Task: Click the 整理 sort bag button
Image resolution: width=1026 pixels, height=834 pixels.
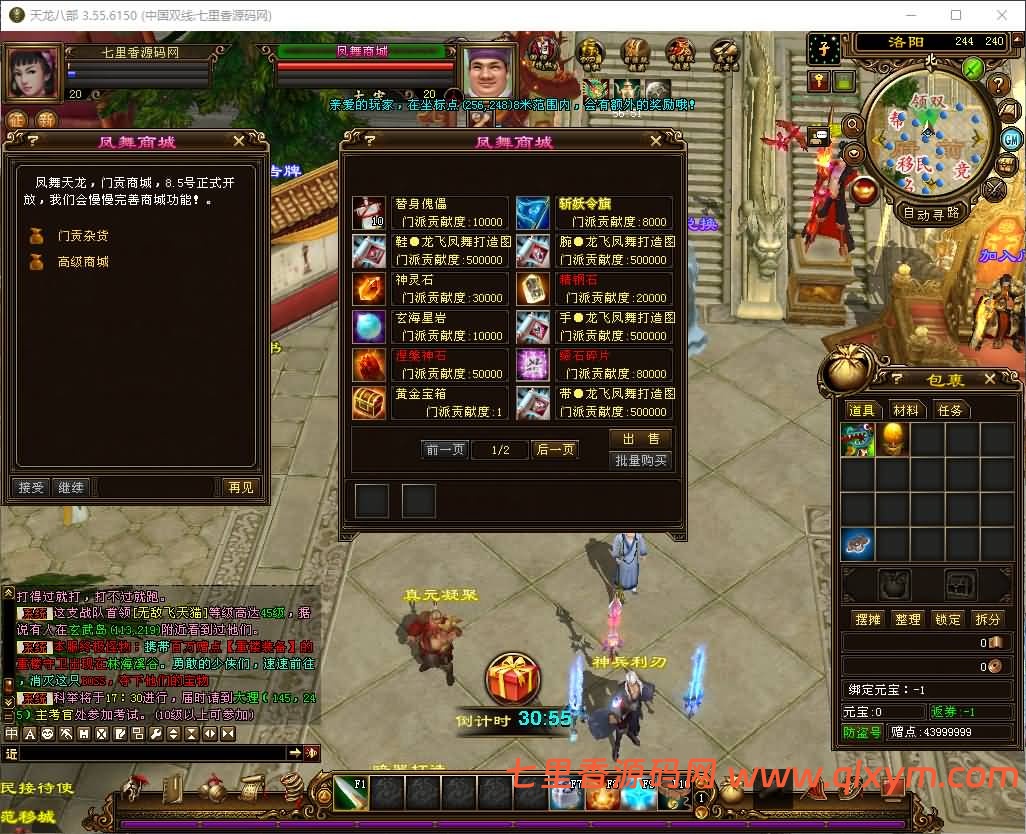Action: [x=907, y=619]
